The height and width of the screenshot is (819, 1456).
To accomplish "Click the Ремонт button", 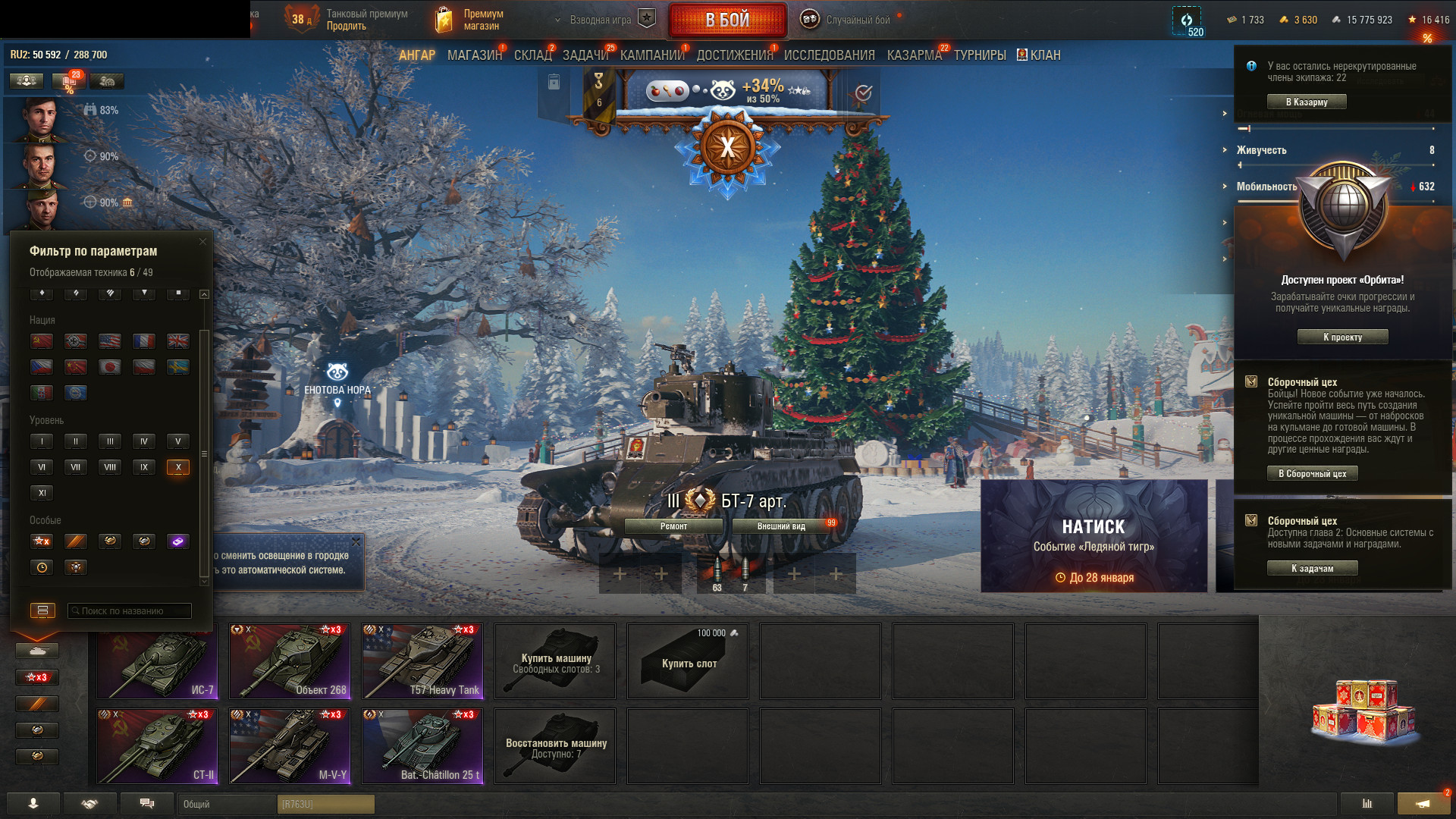I will pos(673,526).
